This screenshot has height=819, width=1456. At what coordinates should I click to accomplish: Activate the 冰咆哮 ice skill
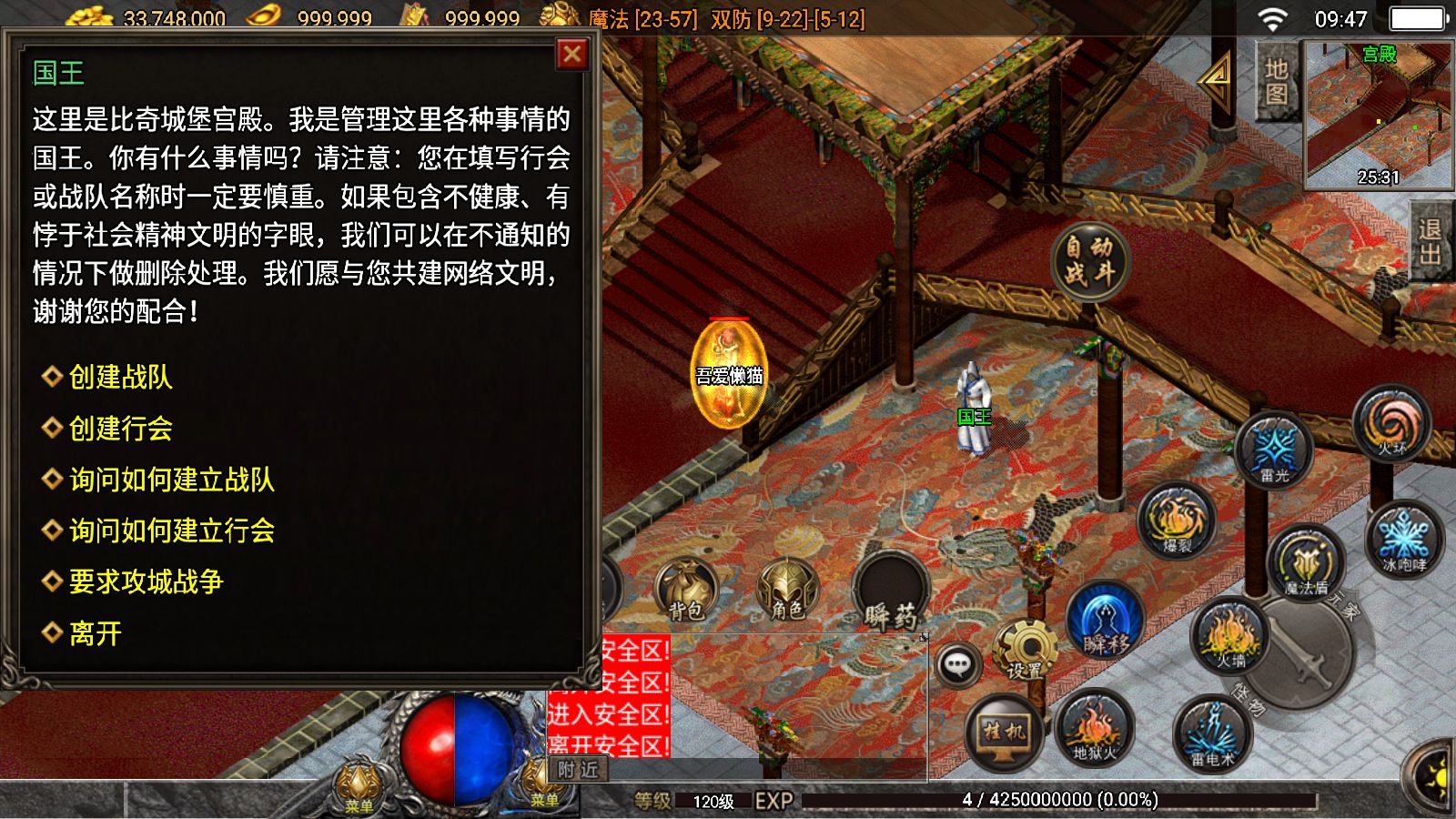click(1401, 541)
